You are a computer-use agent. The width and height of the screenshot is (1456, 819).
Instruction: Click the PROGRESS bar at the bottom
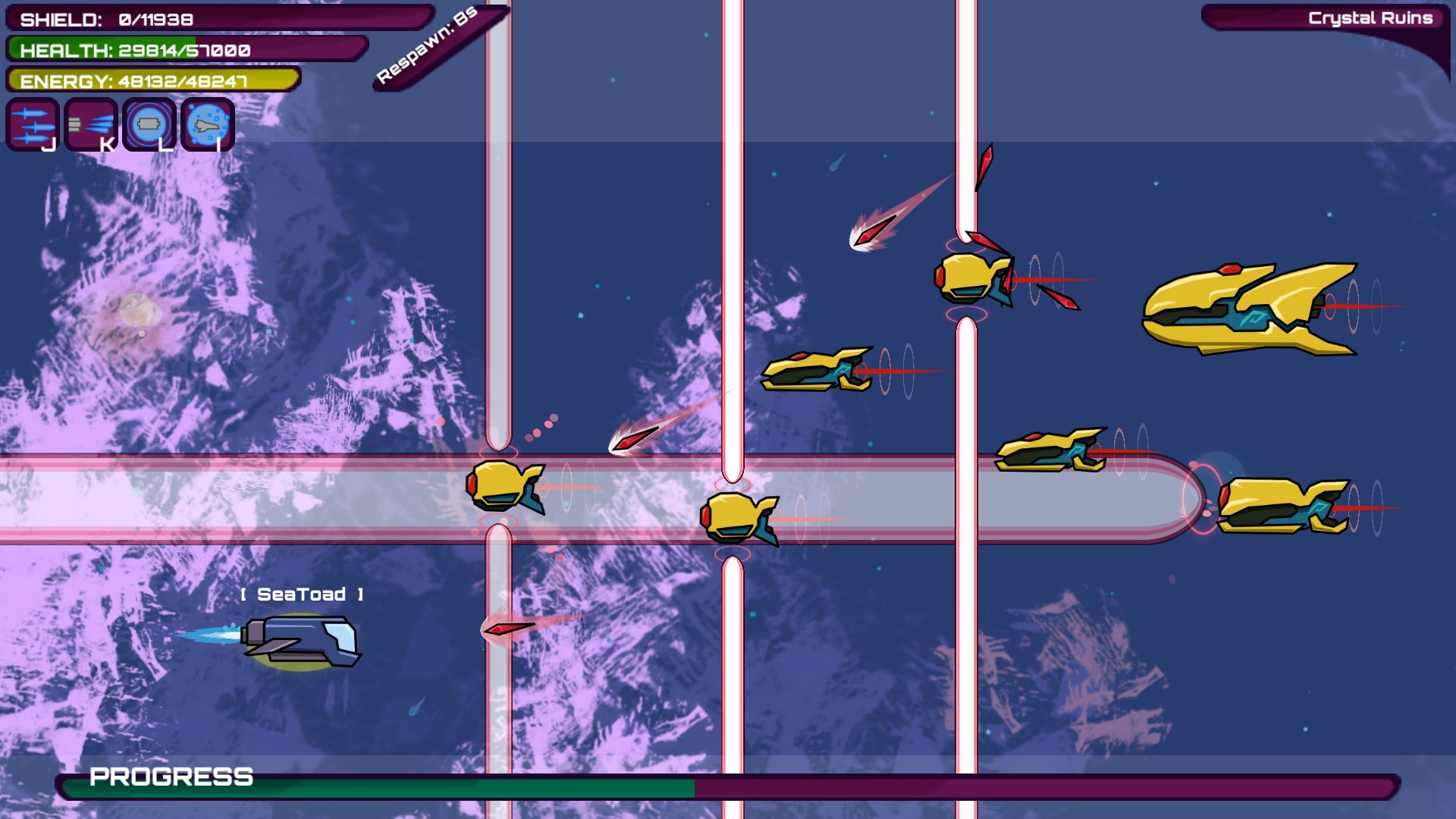pyautogui.click(x=171, y=777)
